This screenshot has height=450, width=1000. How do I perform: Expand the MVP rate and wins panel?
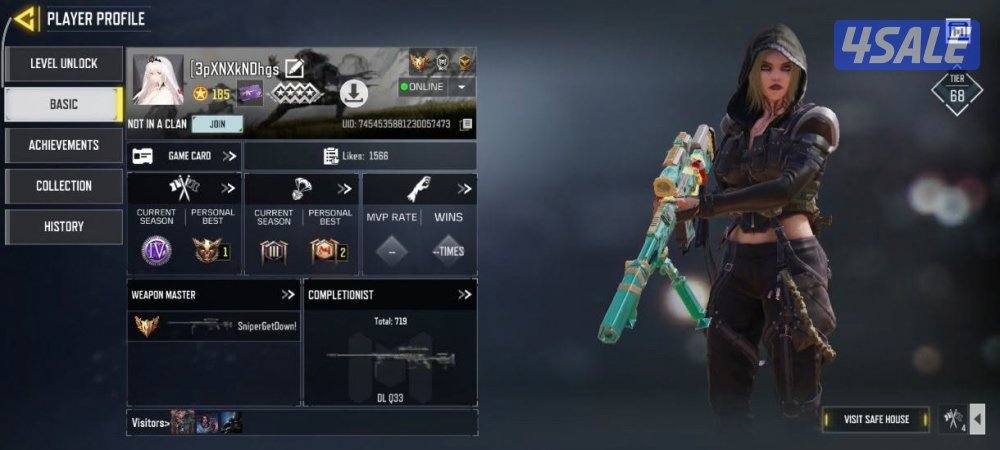click(464, 189)
